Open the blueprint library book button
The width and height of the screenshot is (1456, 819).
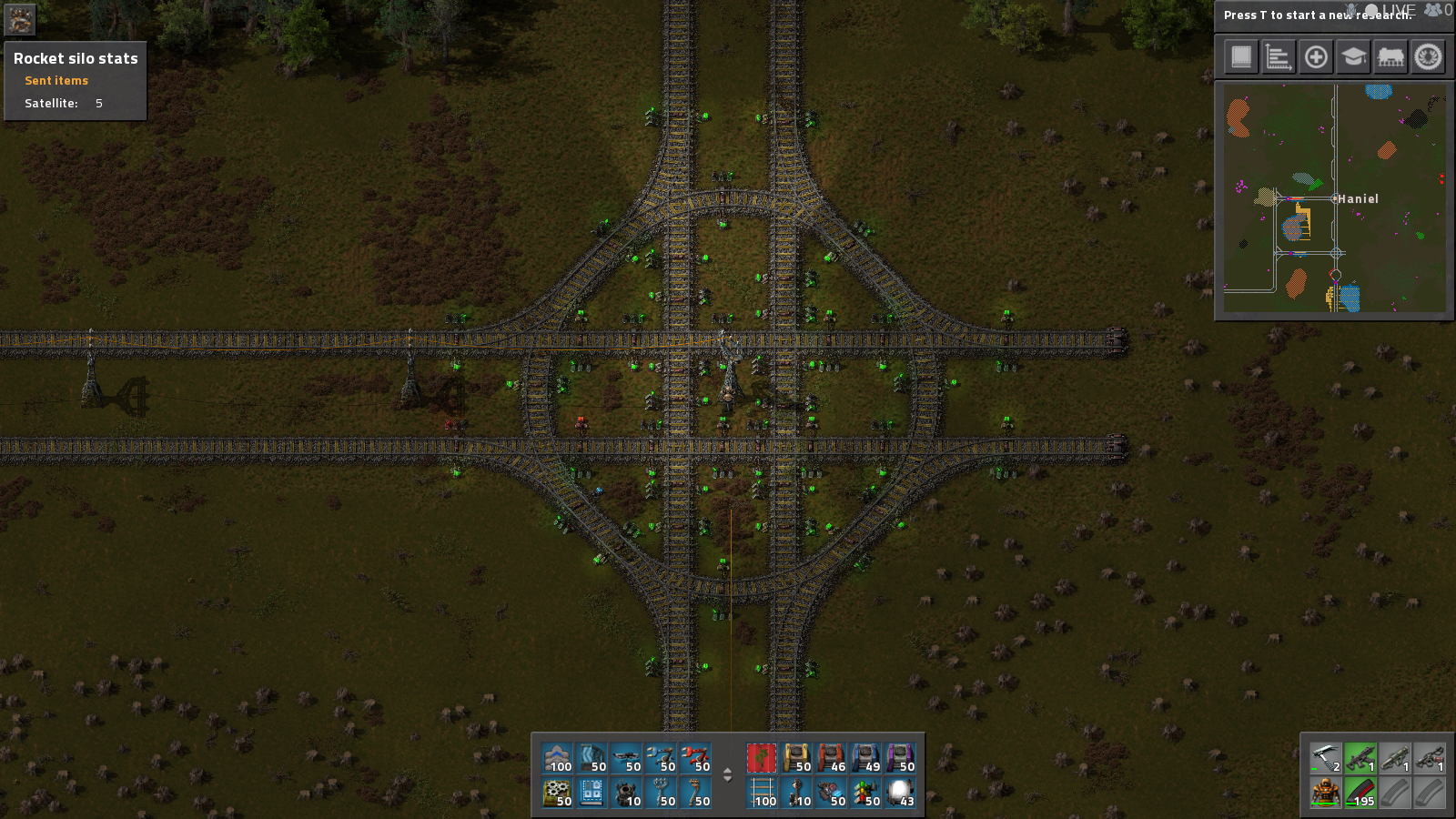1241,57
